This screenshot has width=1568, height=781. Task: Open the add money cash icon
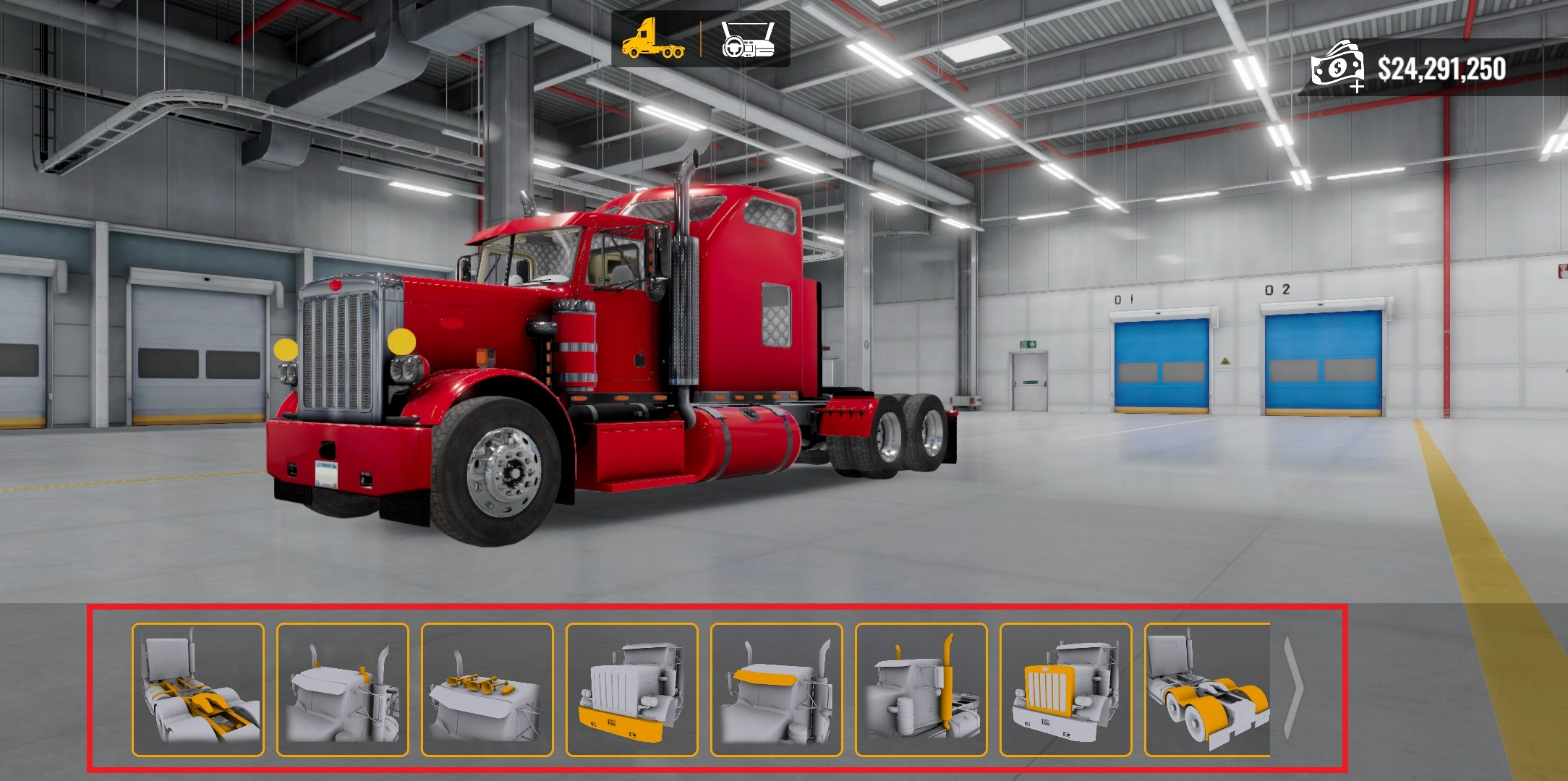click(1337, 67)
